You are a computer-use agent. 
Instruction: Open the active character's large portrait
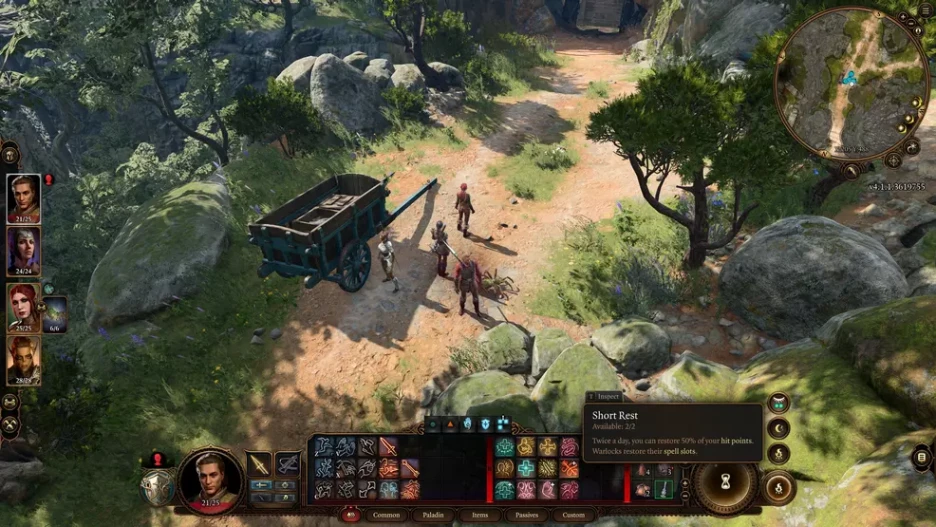pos(210,476)
